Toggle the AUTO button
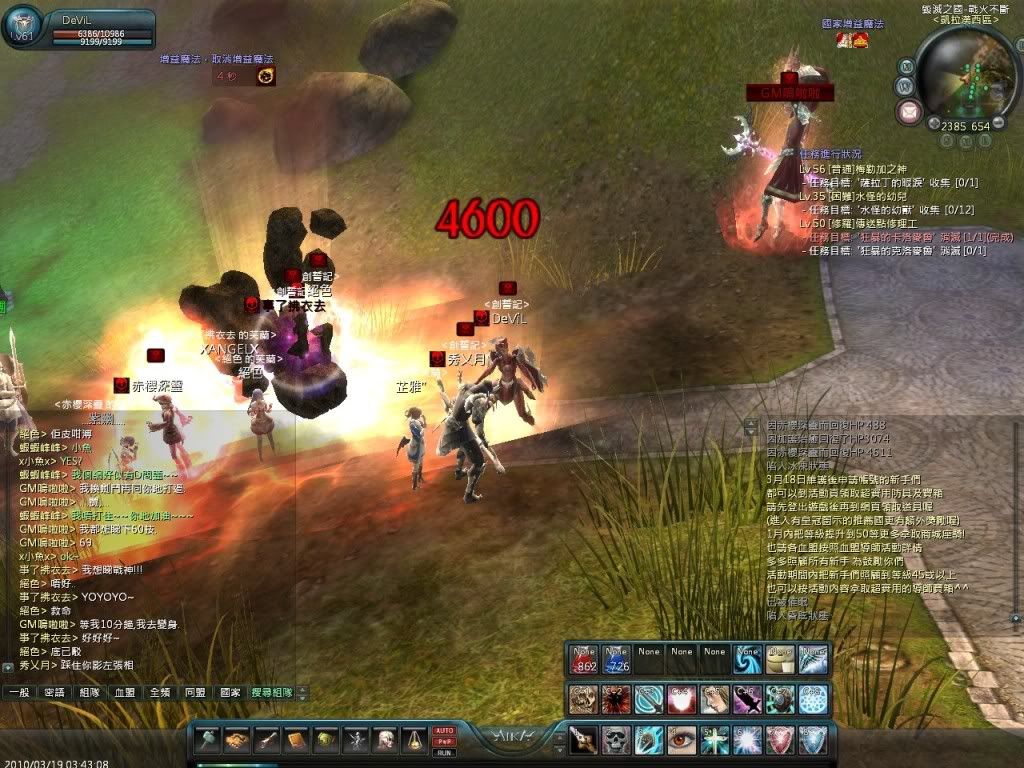Screen dimensions: 1024x768 pos(443,731)
